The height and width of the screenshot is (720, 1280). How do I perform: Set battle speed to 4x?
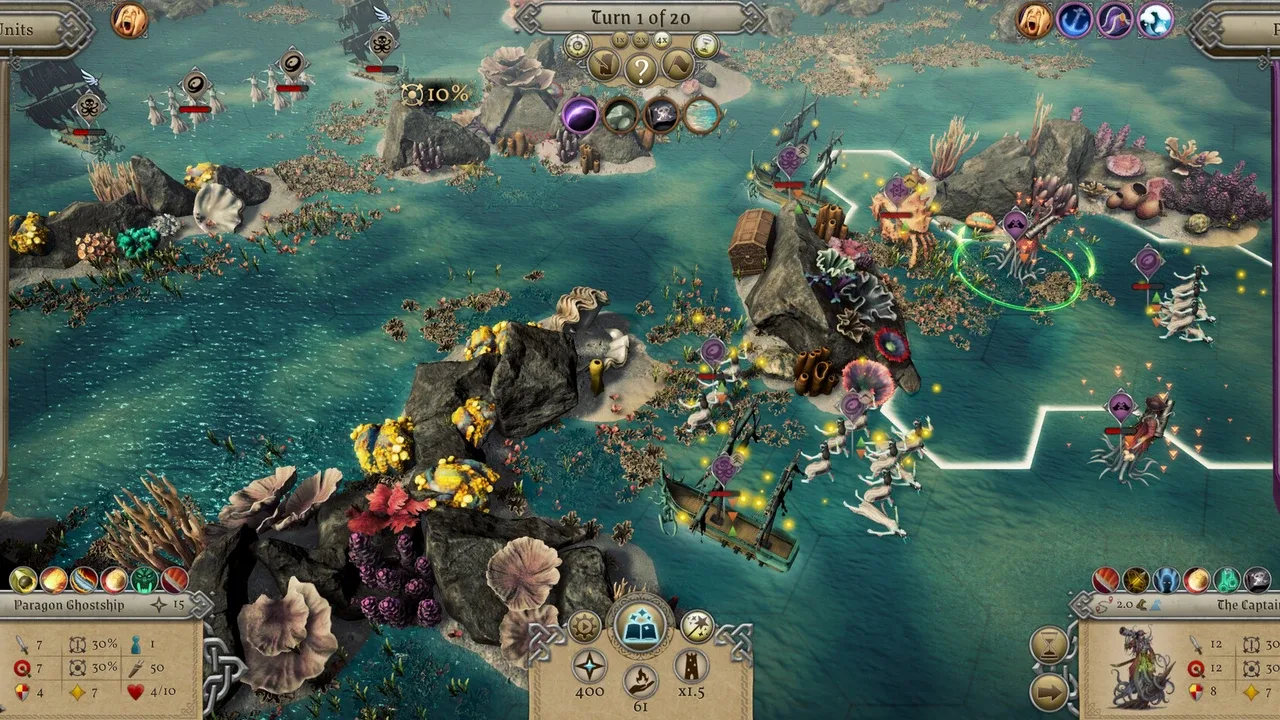(662, 40)
